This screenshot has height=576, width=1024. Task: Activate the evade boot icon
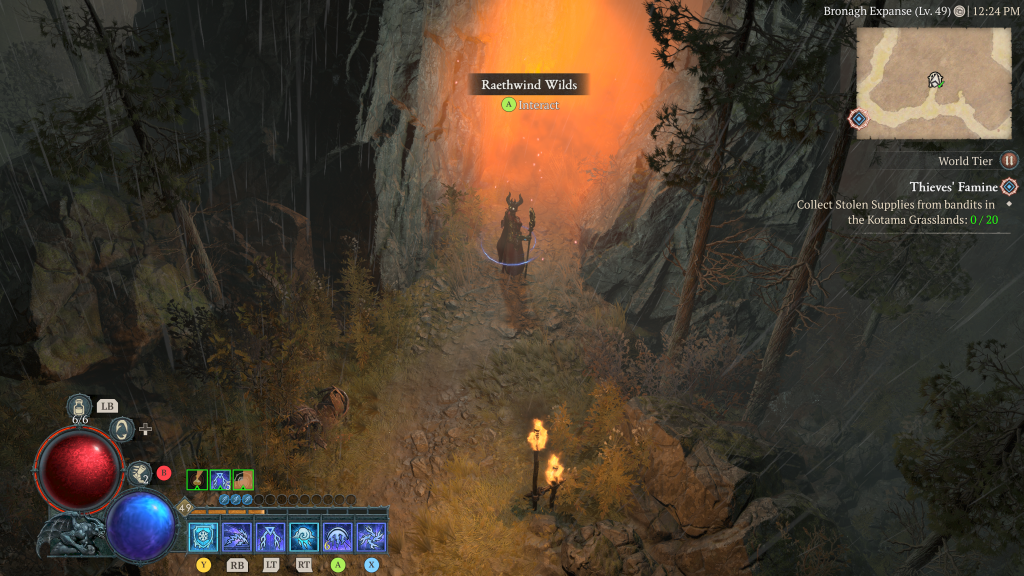140,473
